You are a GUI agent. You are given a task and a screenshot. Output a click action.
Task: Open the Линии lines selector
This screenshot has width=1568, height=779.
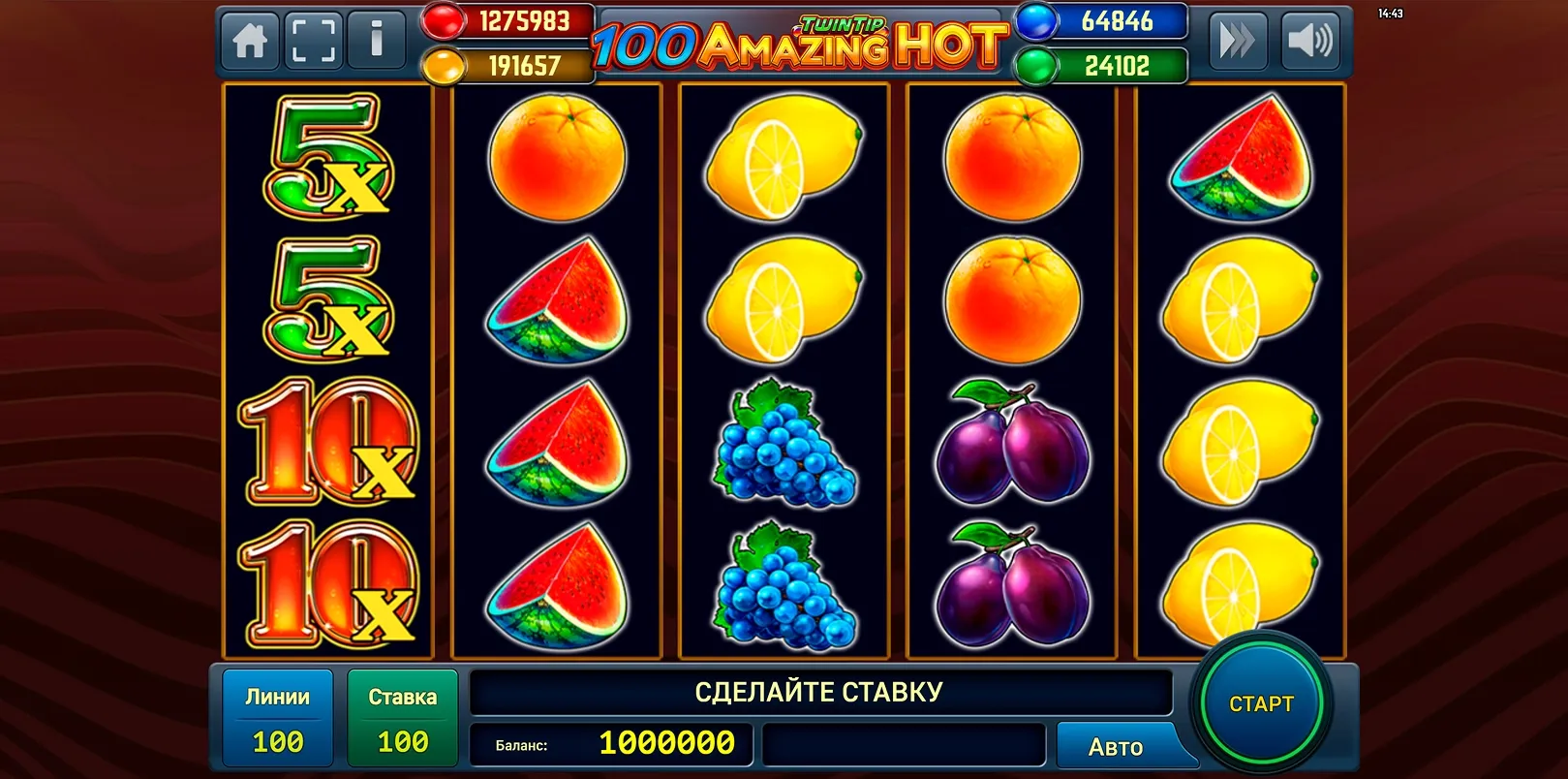point(276,717)
